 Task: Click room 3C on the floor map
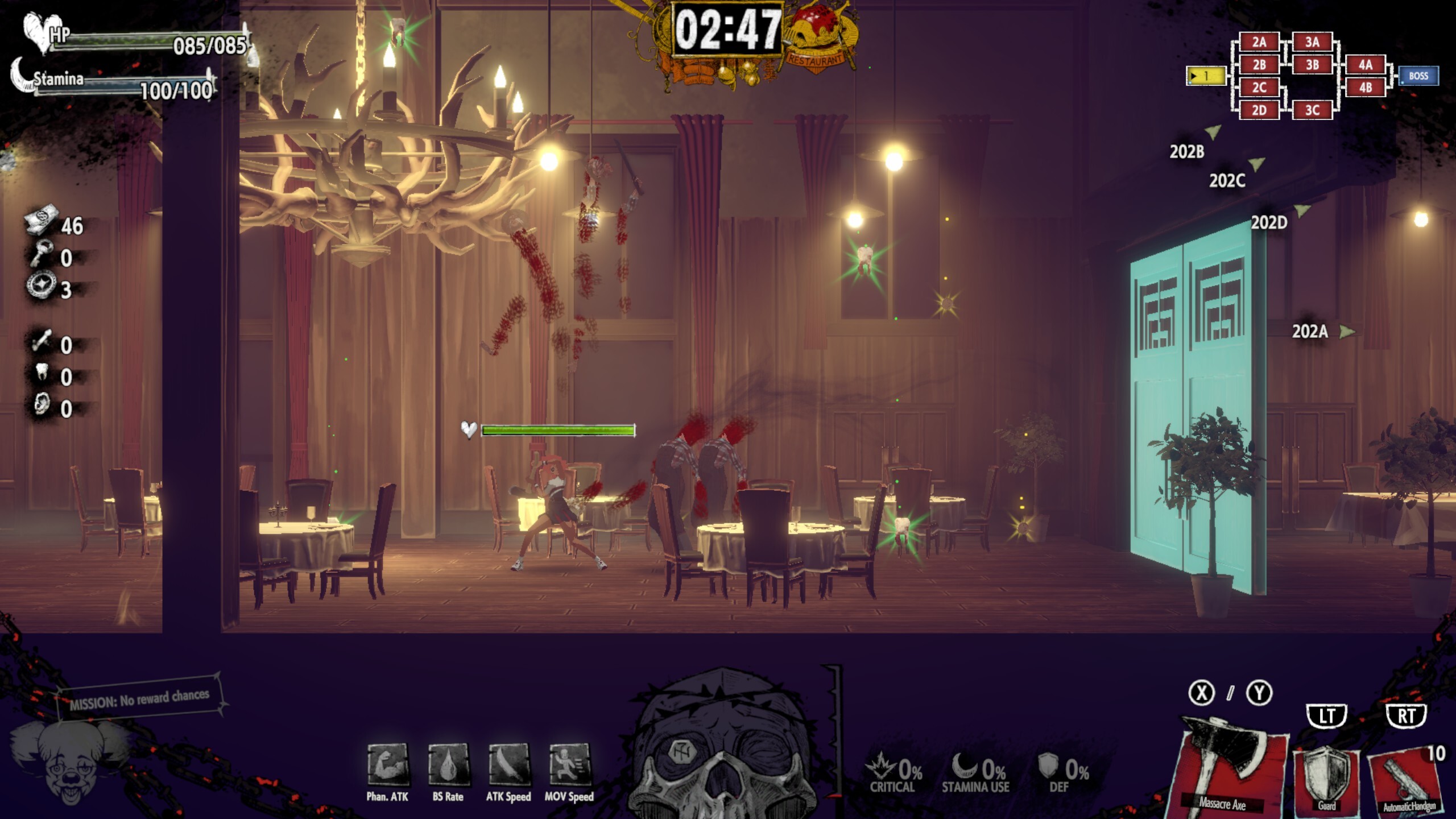[1312, 110]
